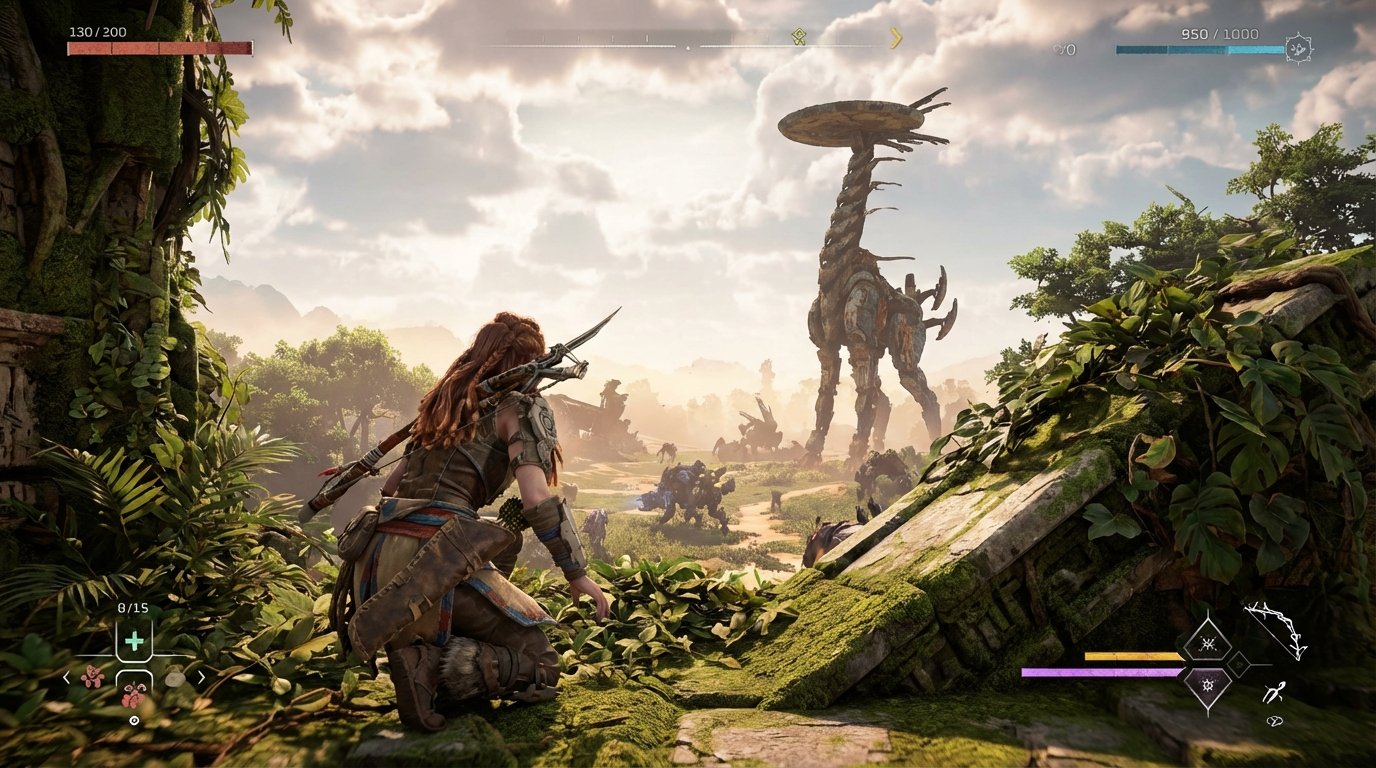Screen dimensions: 1376x768
Task: Toggle the center diamond between ammo slots
Action: [x=1239, y=665]
